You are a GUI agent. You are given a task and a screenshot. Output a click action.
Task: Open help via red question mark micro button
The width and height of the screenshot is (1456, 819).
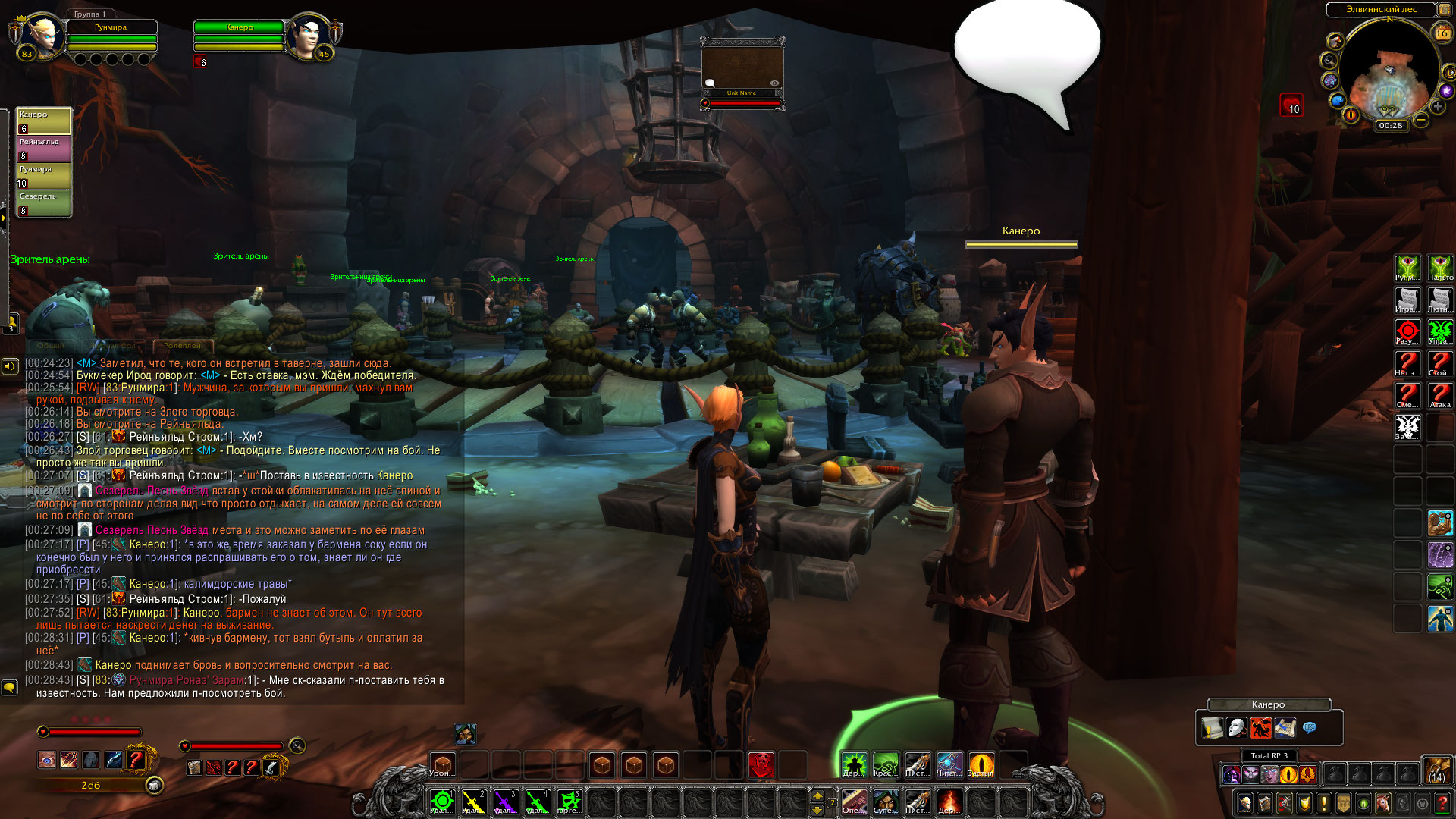(x=1442, y=802)
